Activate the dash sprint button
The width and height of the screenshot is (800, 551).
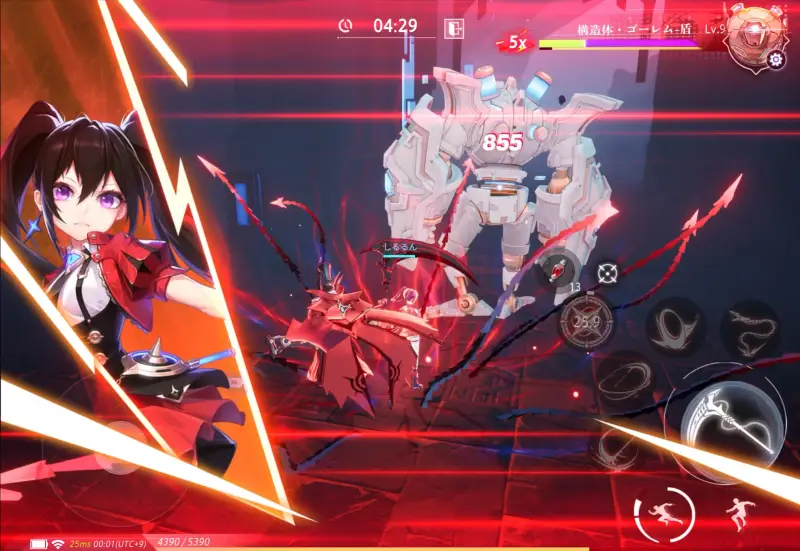click(663, 513)
